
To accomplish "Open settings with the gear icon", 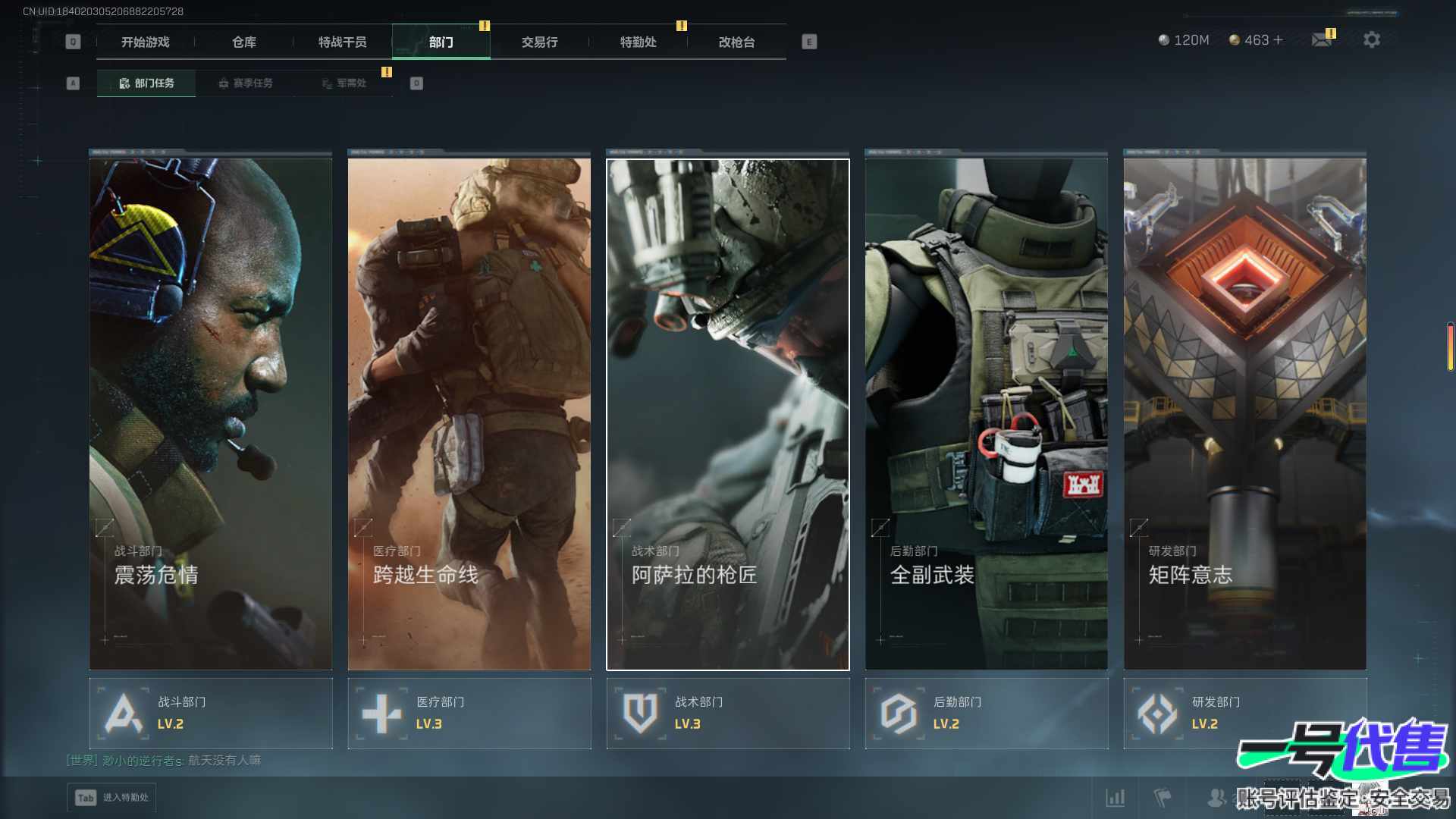I will [1372, 40].
